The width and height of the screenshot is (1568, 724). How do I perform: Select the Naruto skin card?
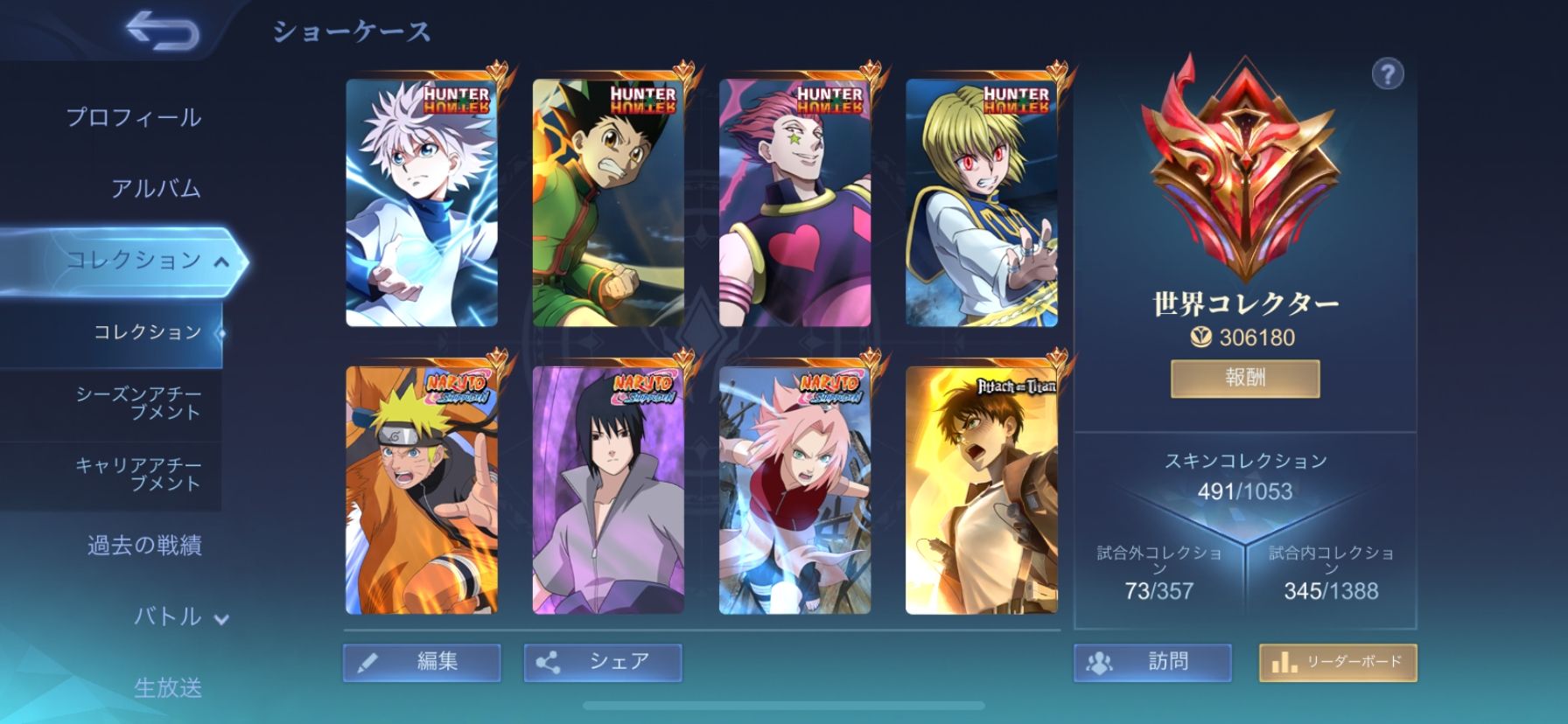[422, 490]
